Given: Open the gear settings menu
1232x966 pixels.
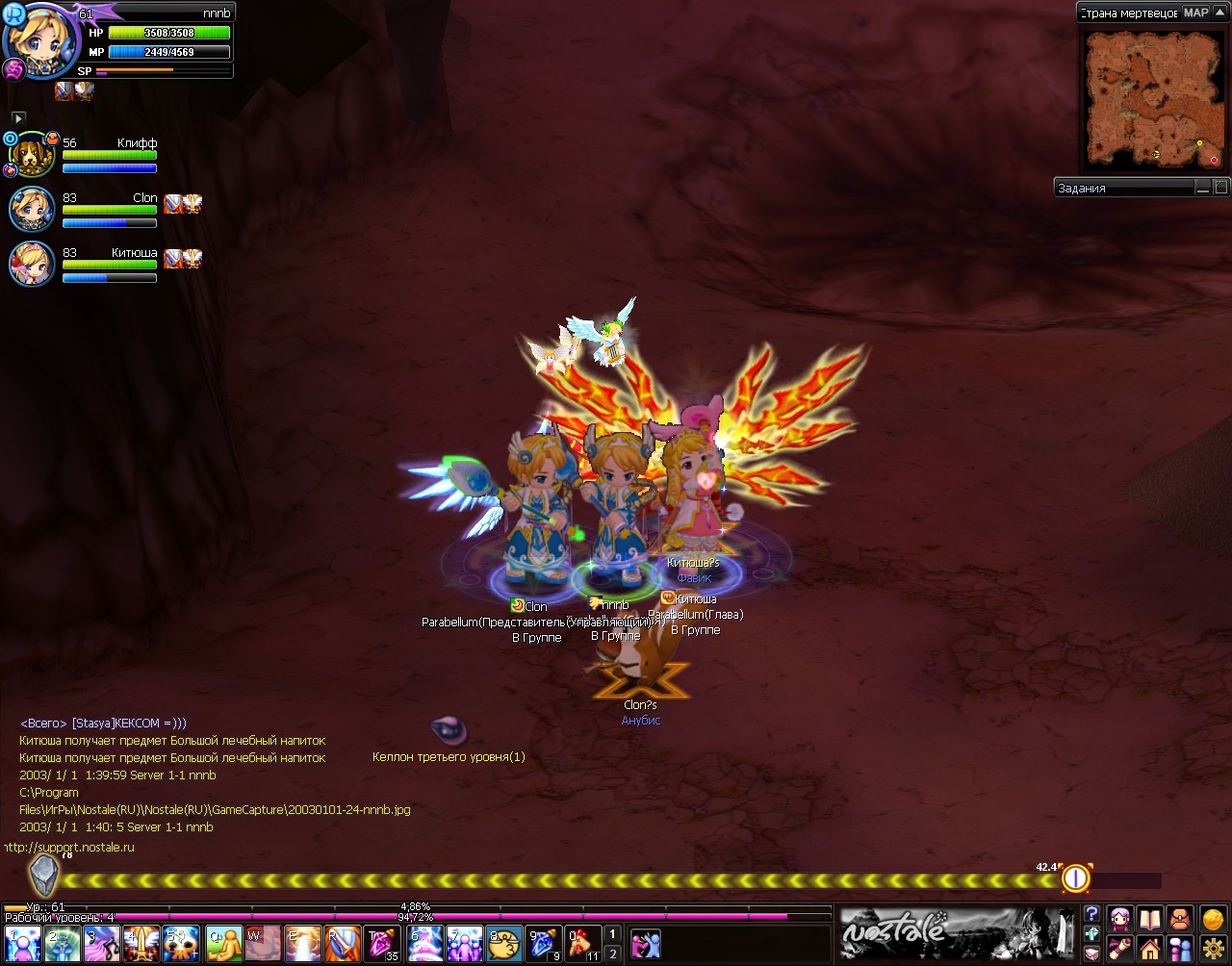Looking at the screenshot, I should 1211,949.
